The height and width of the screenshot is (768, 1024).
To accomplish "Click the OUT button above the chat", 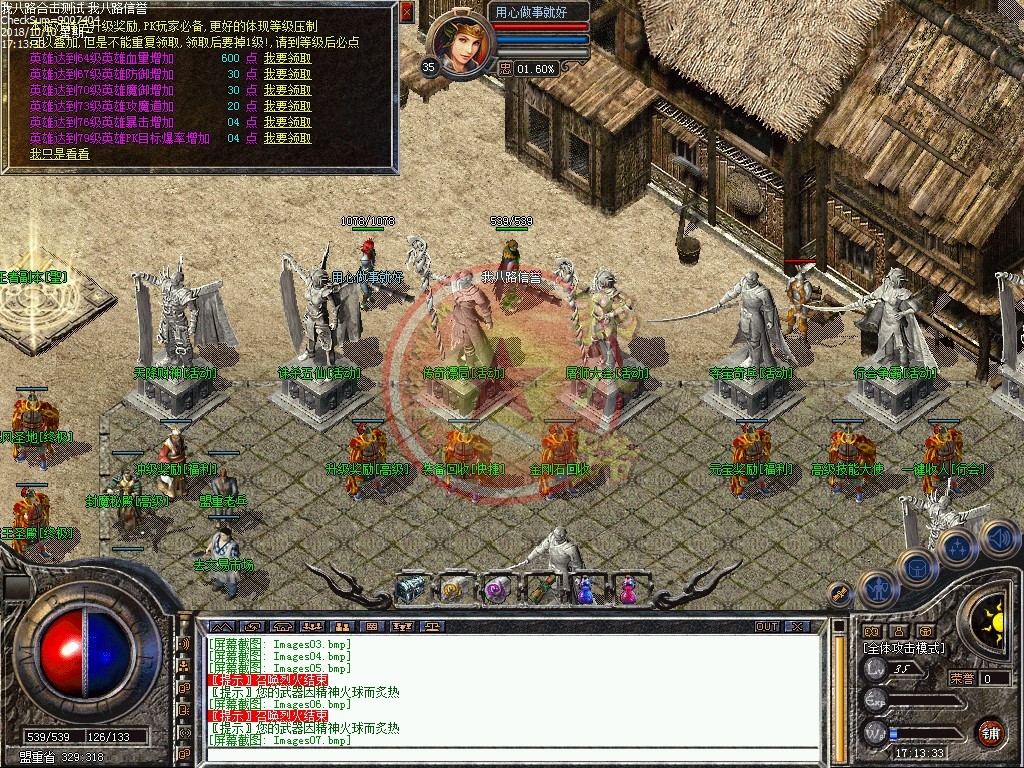I will pos(767,626).
